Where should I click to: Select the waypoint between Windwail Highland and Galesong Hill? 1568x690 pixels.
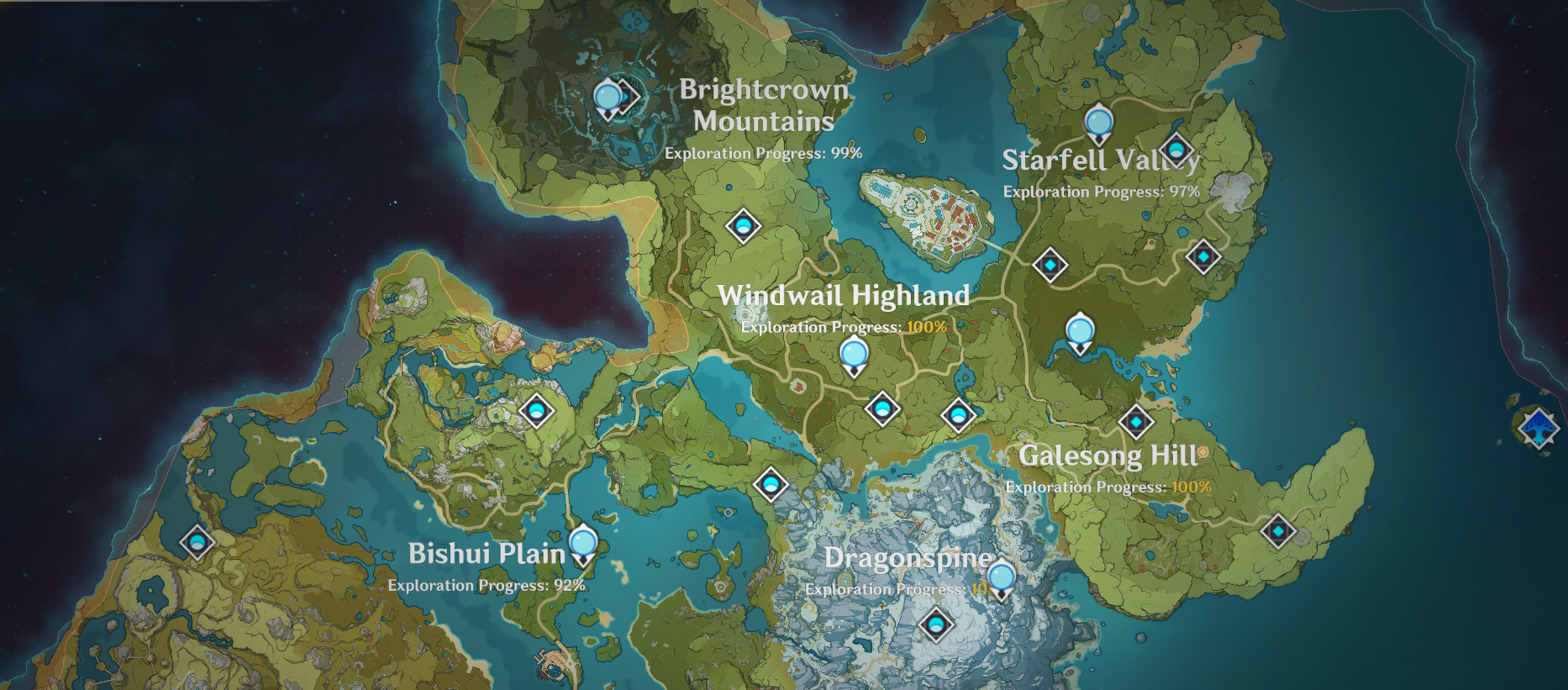tap(959, 414)
